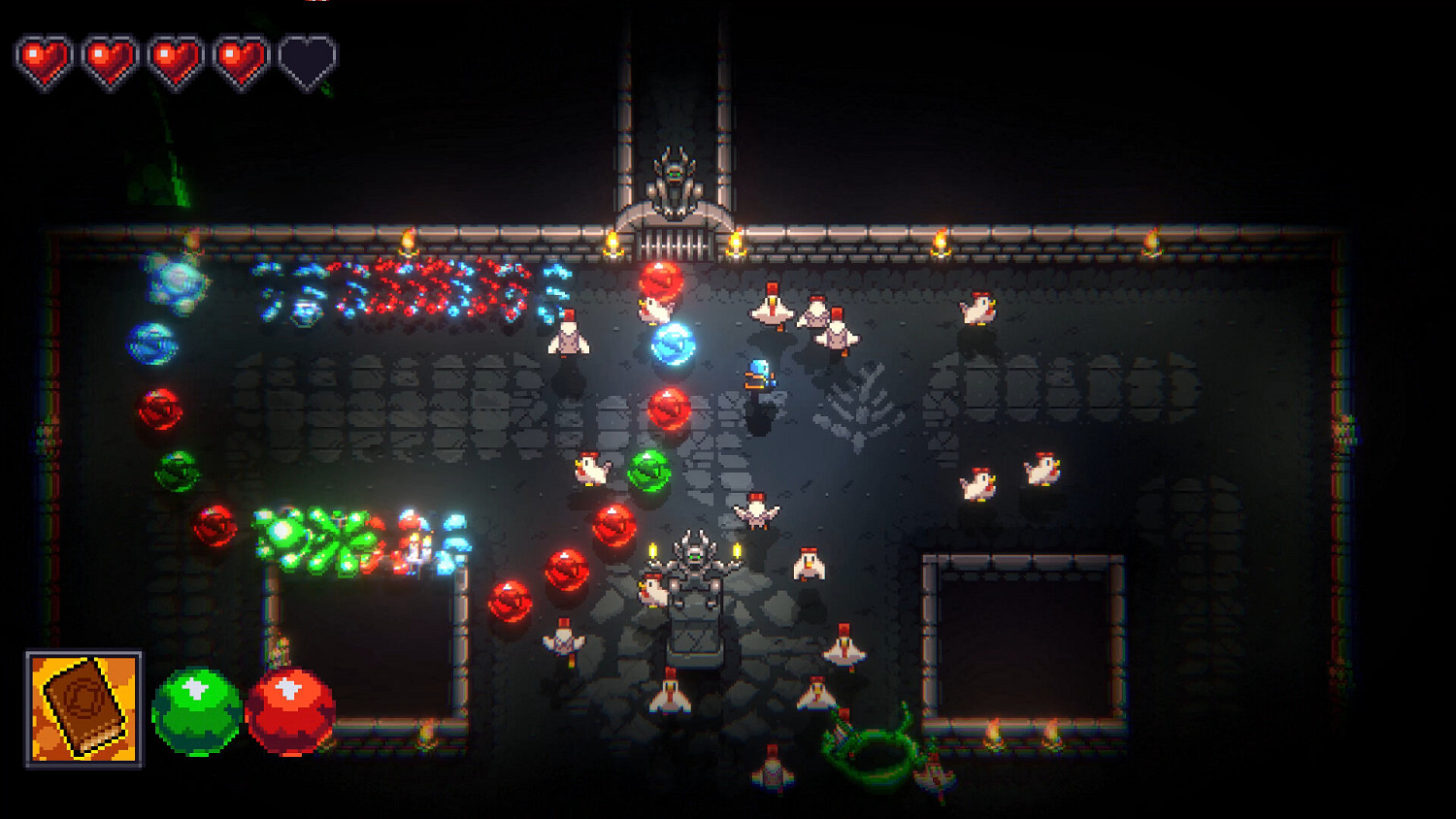Click the lit torch left of the gate
Image resolution: width=1456 pixels, height=819 pixels.
point(614,243)
